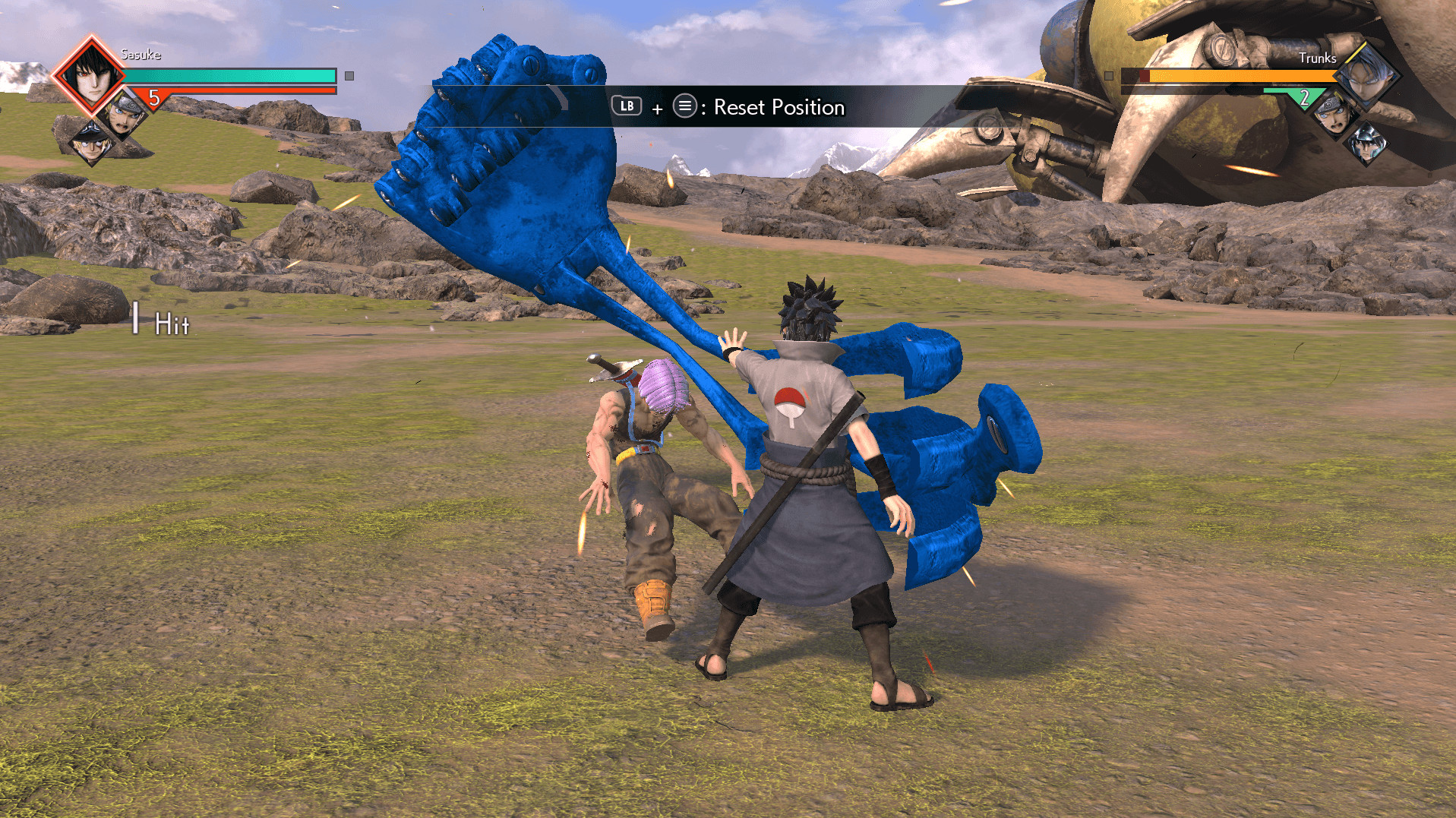1456x818 pixels.
Task: Expand Trunks' counter showing 2
Action: [1303, 96]
